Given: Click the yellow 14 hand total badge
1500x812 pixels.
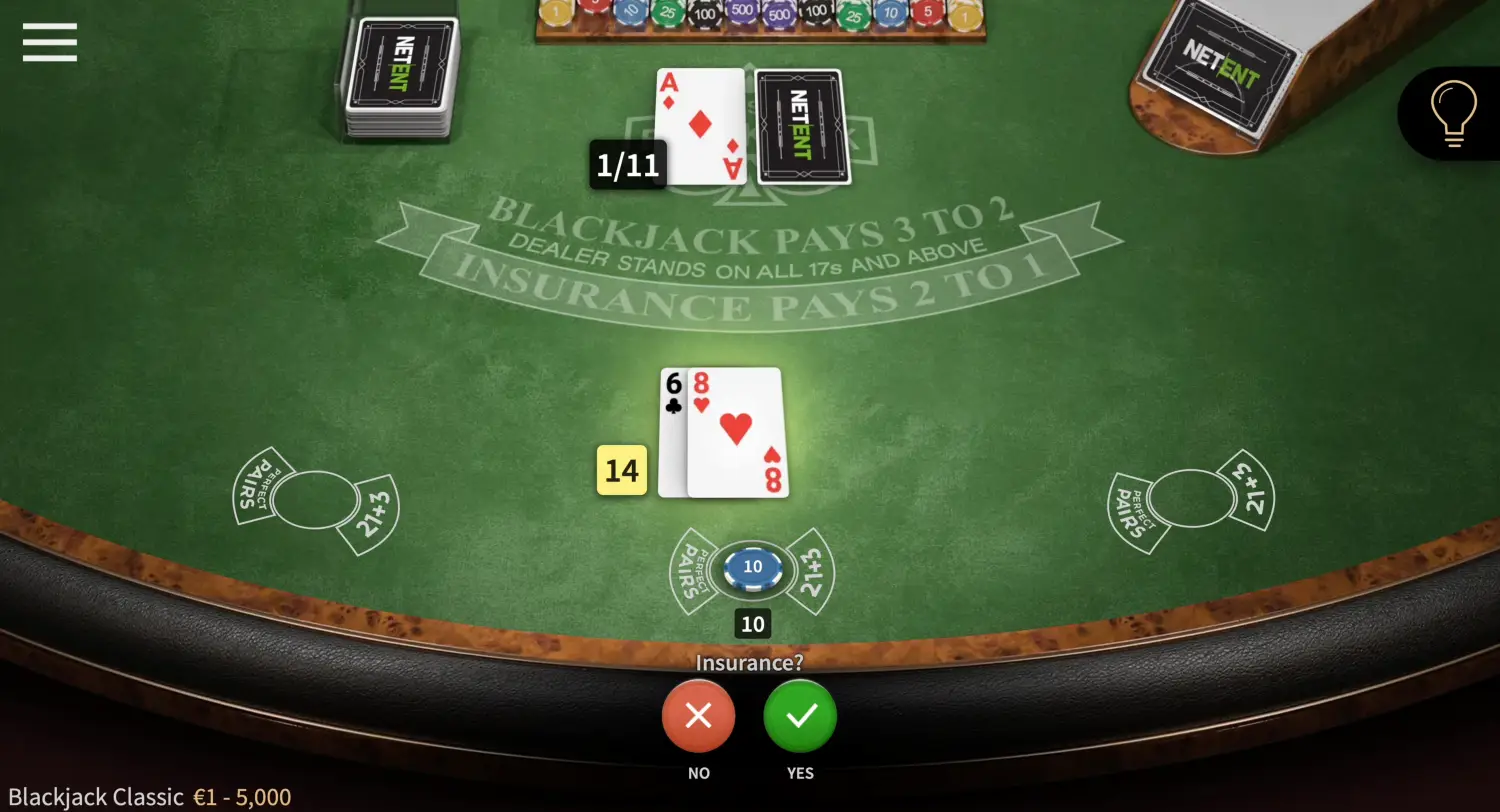Looking at the screenshot, I should coord(622,470).
